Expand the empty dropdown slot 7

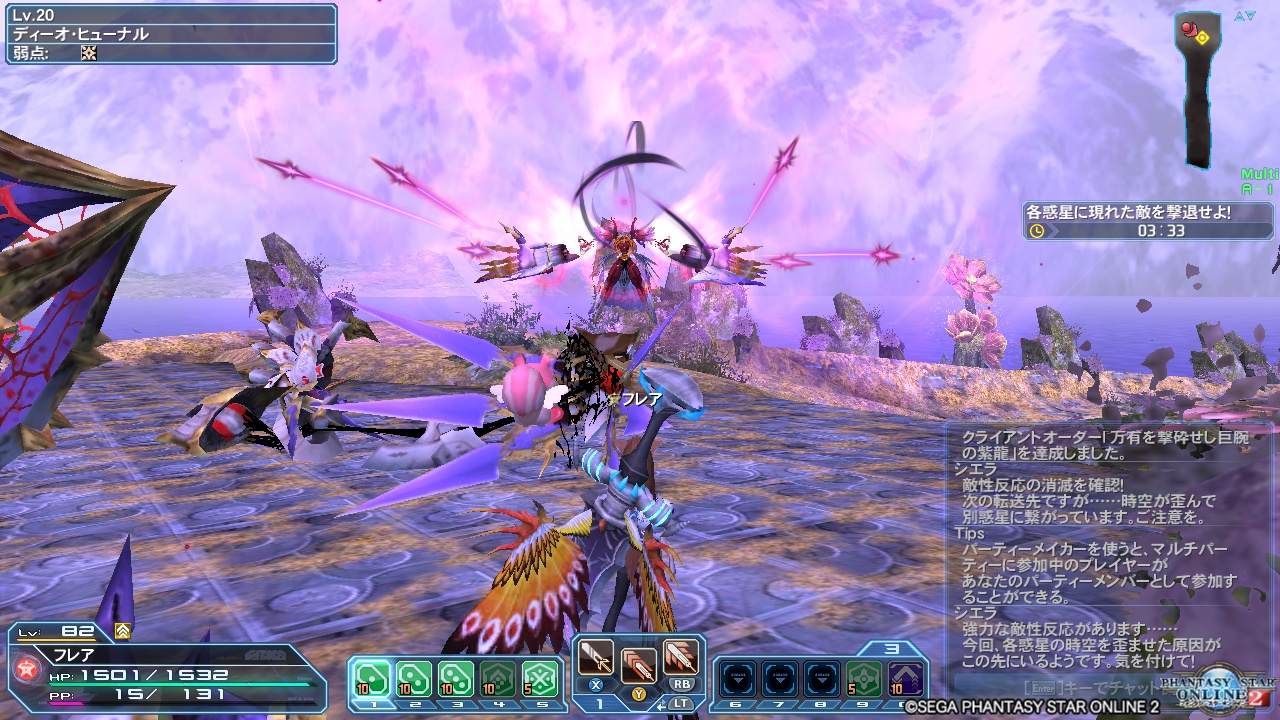(781, 678)
